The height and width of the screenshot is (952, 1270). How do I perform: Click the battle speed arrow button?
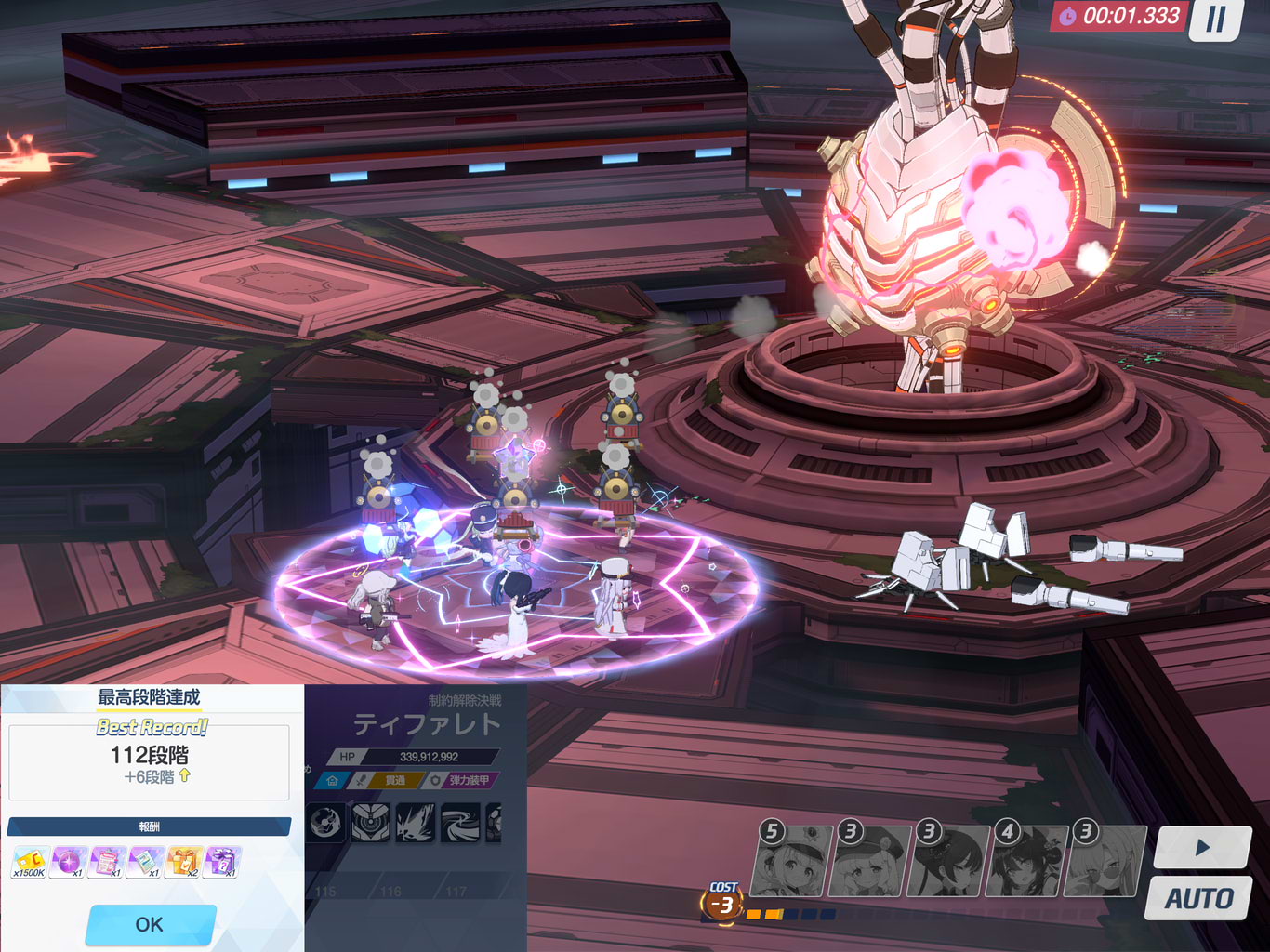click(1202, 847)
